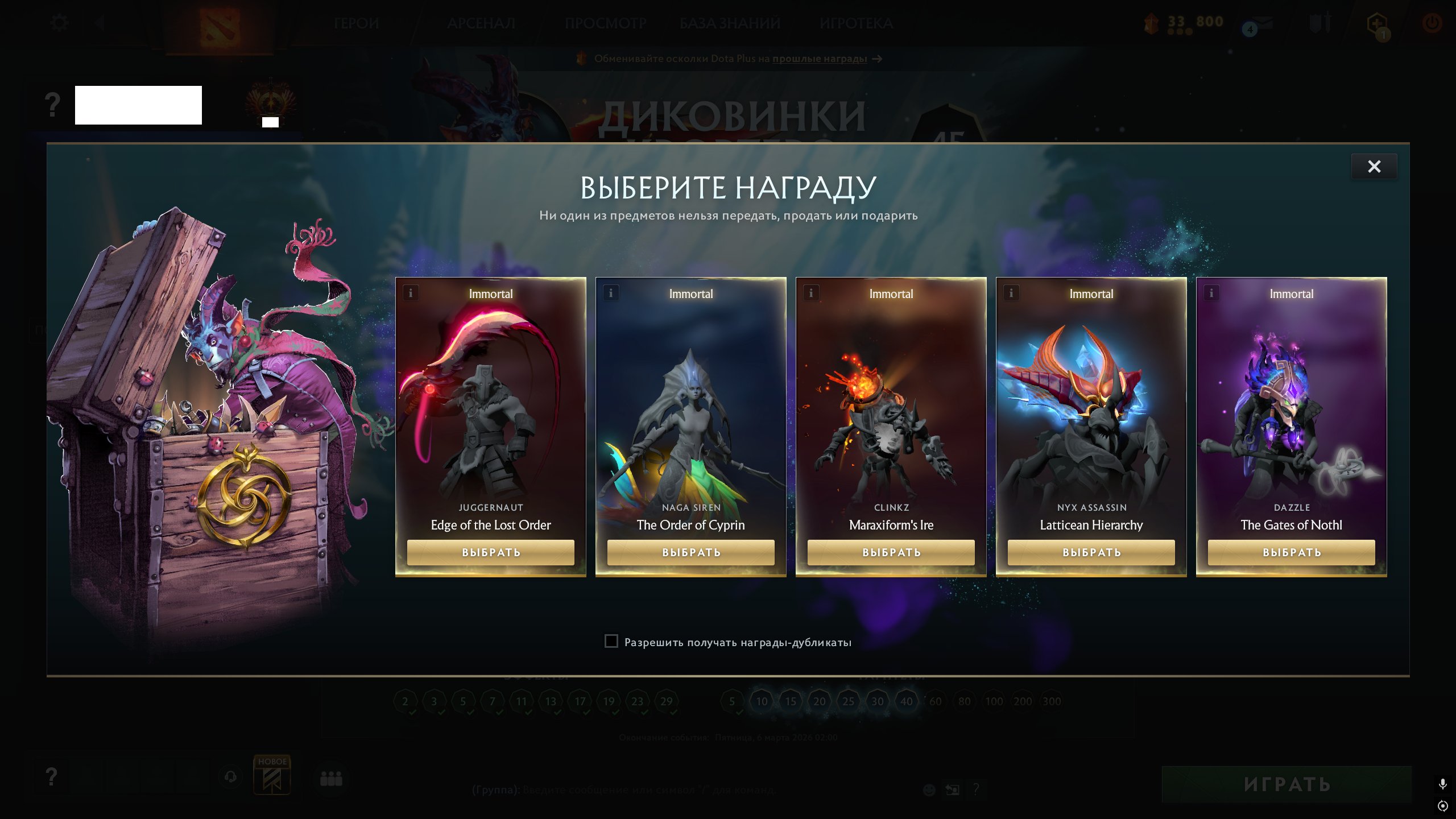
Task: Open the ГЕРОИ menu item
Action: (357, 23)
